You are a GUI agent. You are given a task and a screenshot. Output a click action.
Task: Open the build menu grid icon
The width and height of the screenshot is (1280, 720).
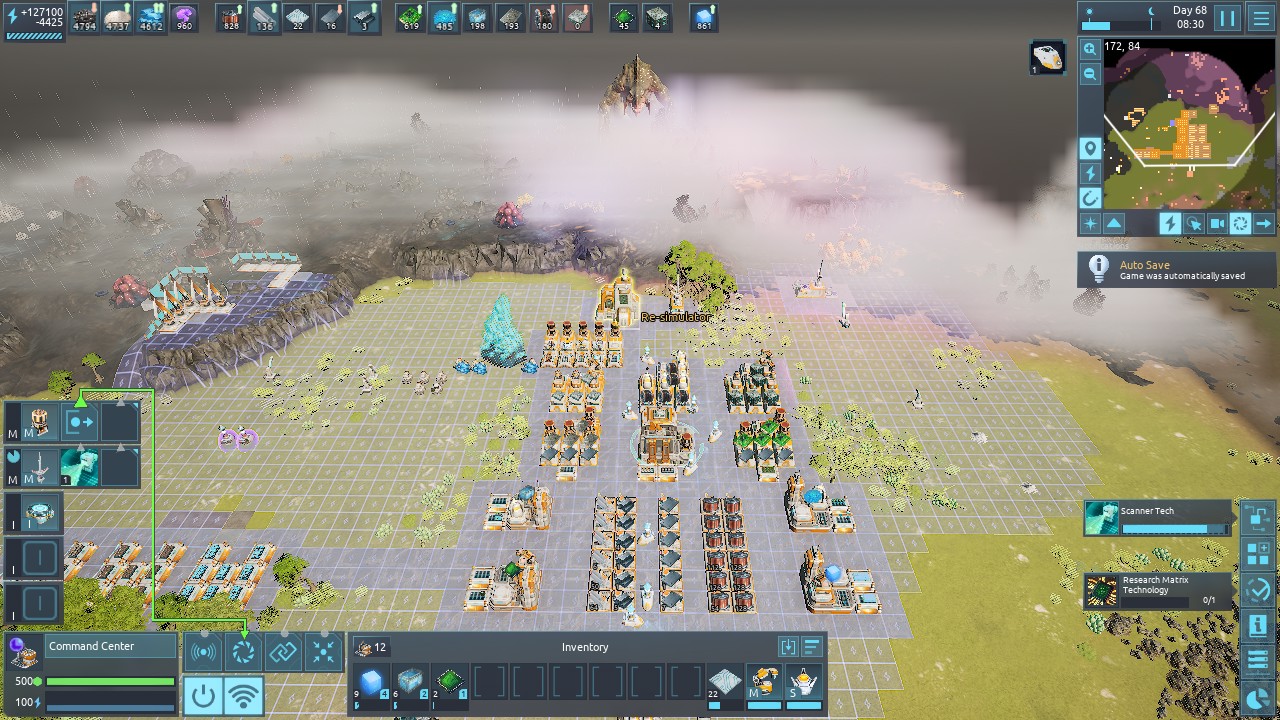click(1258, 554)
